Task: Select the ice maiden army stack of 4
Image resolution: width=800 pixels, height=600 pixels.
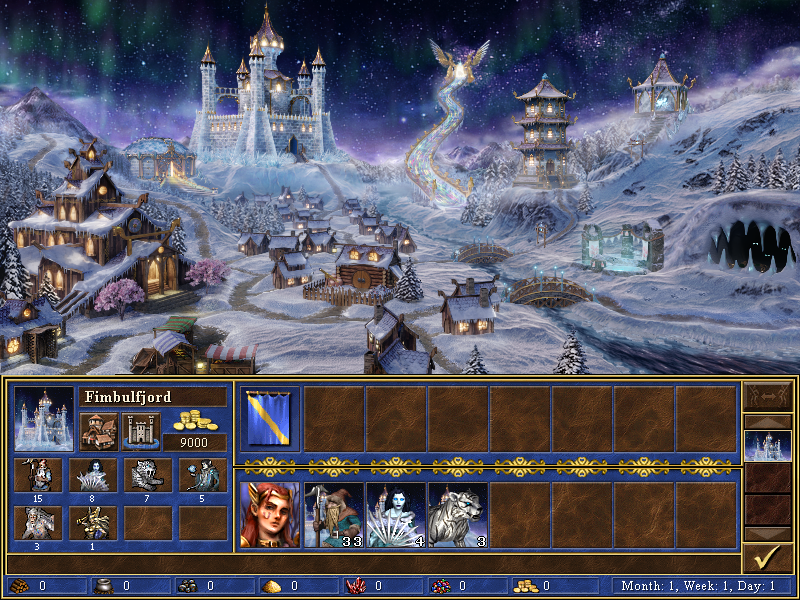Action: (x=396, y=515)
